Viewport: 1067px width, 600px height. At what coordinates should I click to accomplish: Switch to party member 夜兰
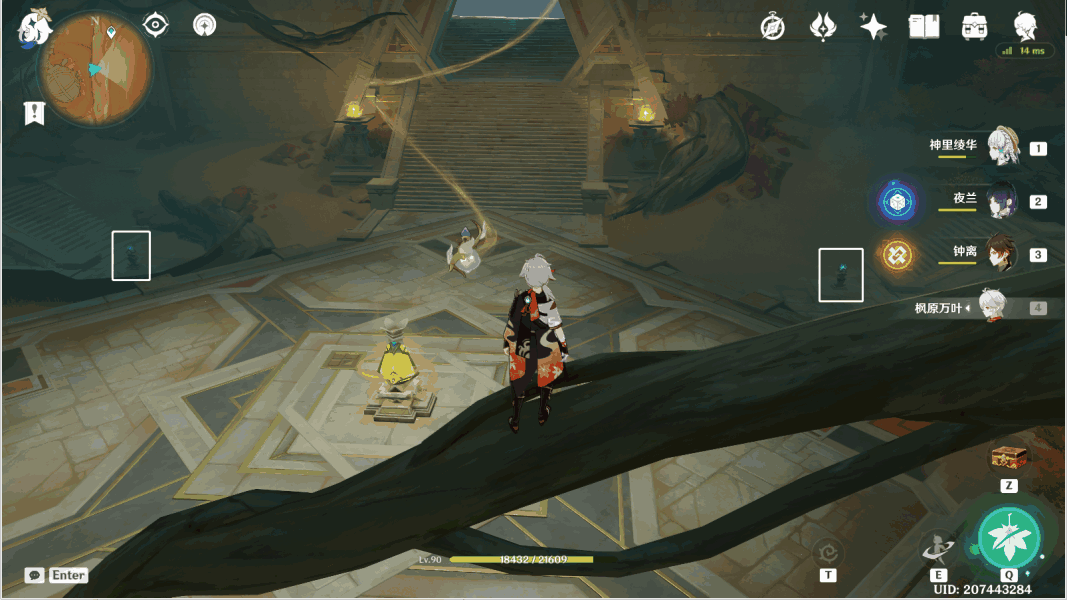click(x=1001, y=200)
